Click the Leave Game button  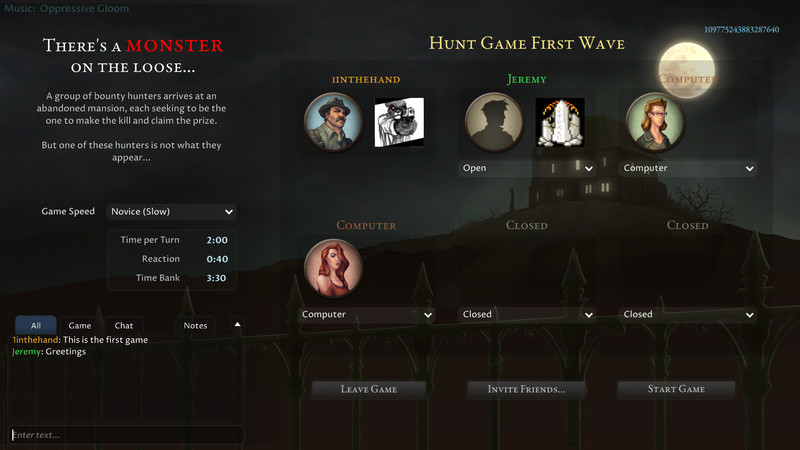pos(369,389)
